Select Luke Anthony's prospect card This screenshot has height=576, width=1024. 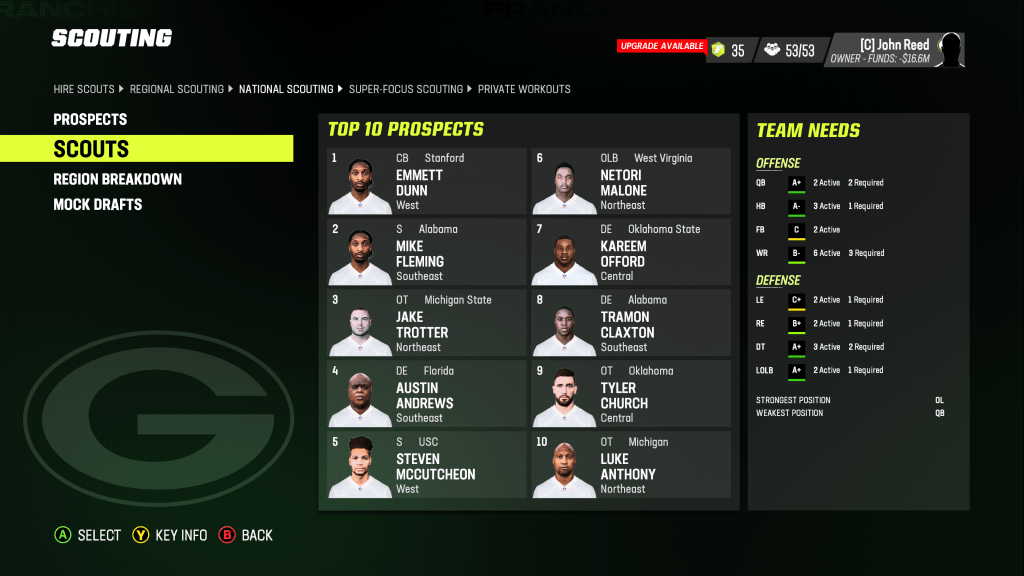pos(631,465)
